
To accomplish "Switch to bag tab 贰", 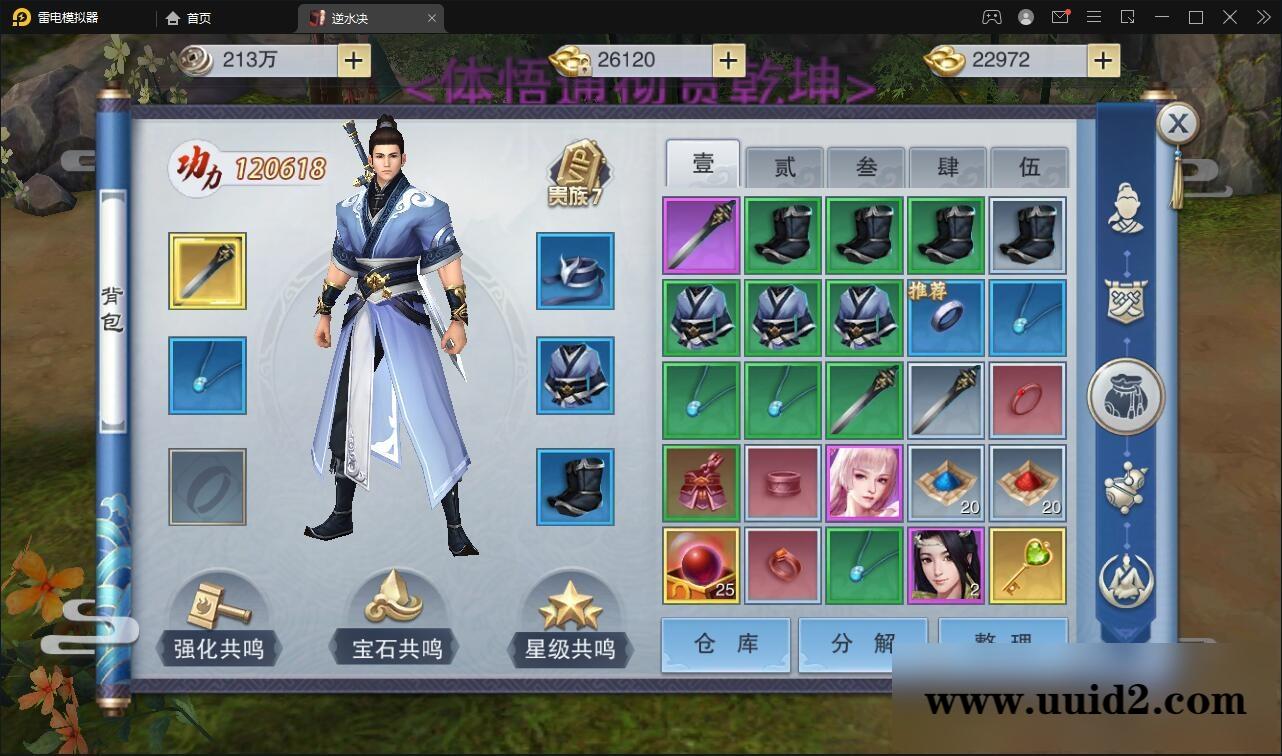I will coord(783,167).
